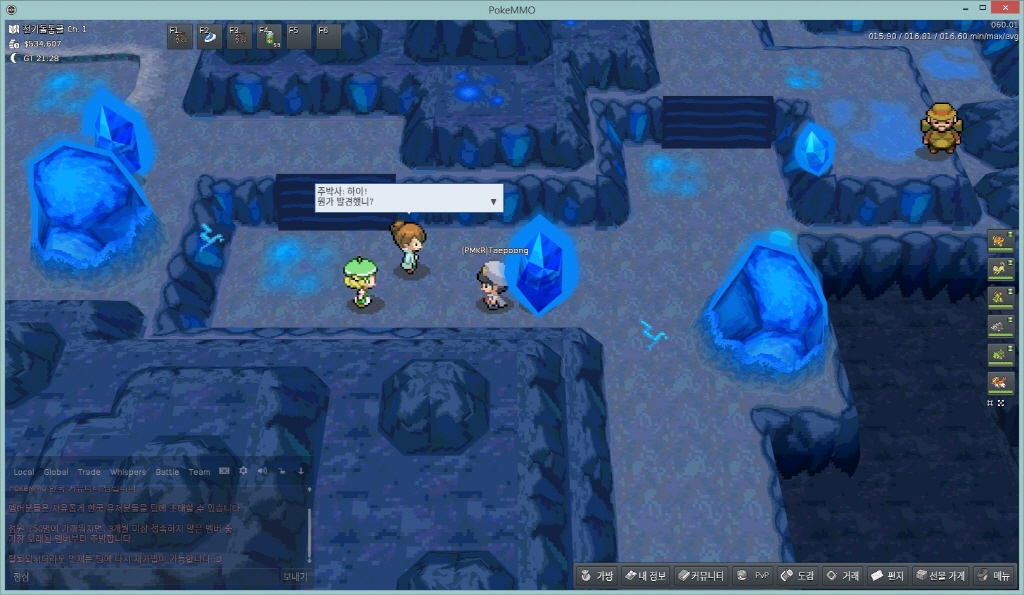The width and height of the screenshot is (1024, 595).
Task: Open the 메뉴 main menu
Action: pos(994,576)
